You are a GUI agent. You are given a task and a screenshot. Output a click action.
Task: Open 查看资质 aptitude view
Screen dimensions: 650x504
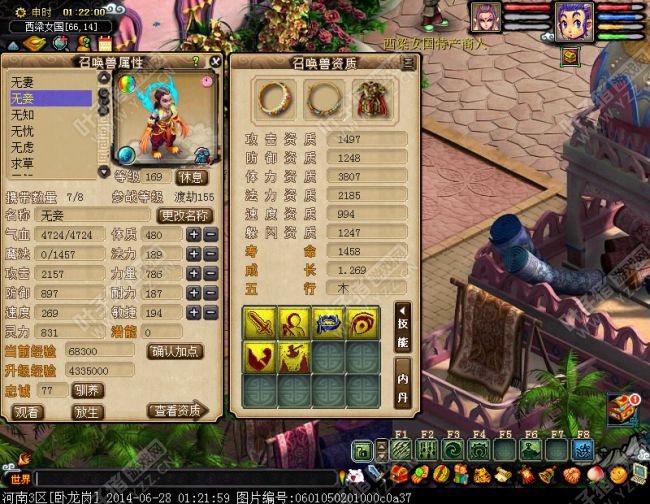click(176, 410)
